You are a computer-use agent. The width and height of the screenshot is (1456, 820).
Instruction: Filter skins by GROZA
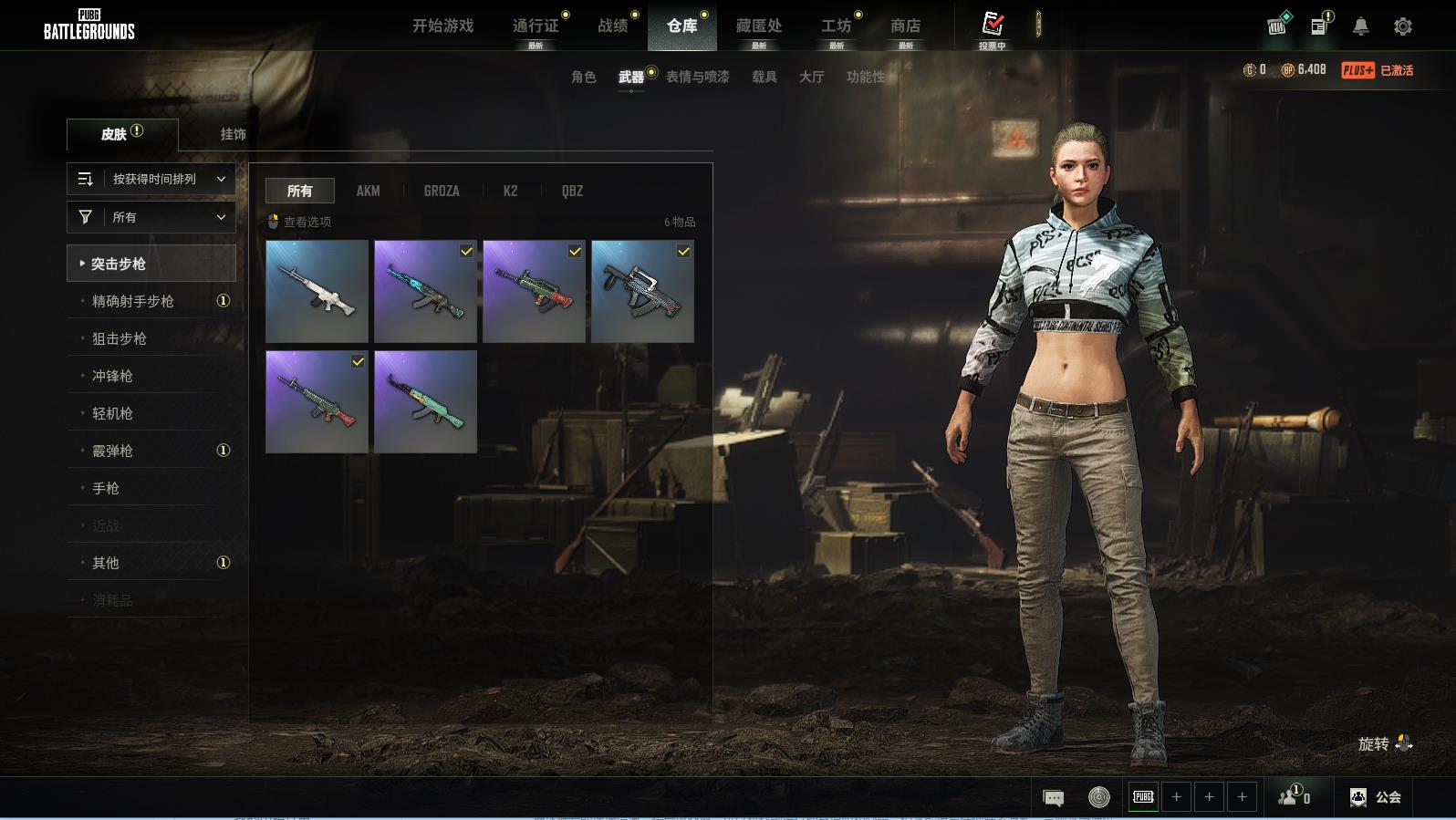click(x=442, y=191)
